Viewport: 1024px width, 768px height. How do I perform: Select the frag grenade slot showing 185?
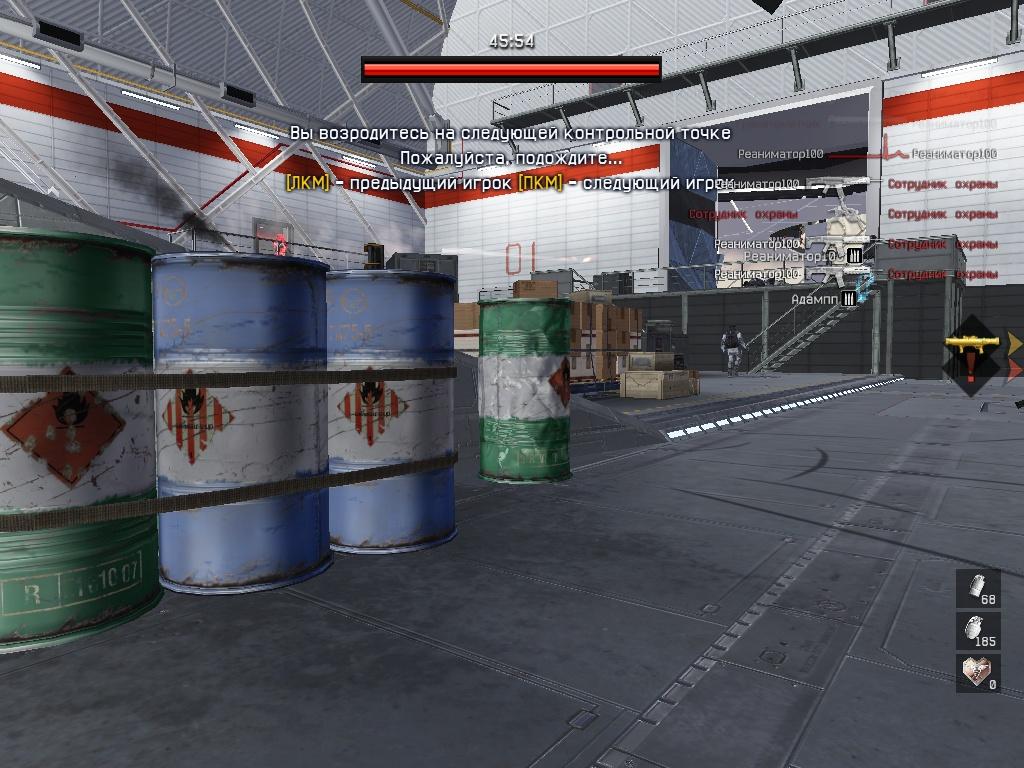[978, 631]
